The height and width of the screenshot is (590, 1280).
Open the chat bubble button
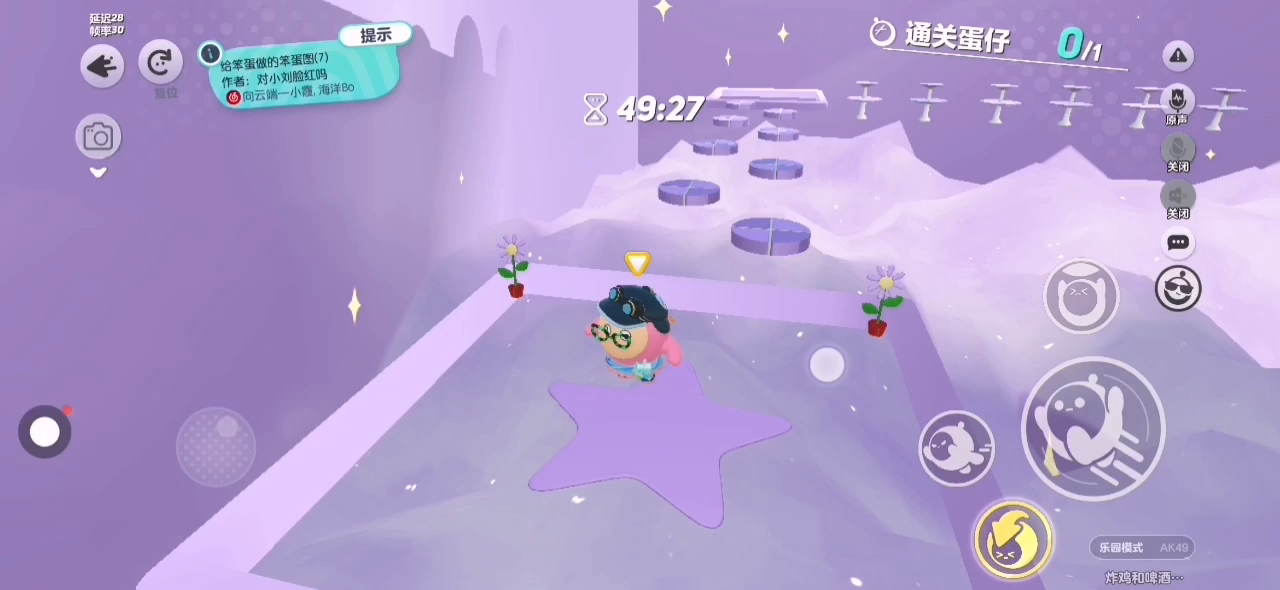click(x=1178, y=242)
